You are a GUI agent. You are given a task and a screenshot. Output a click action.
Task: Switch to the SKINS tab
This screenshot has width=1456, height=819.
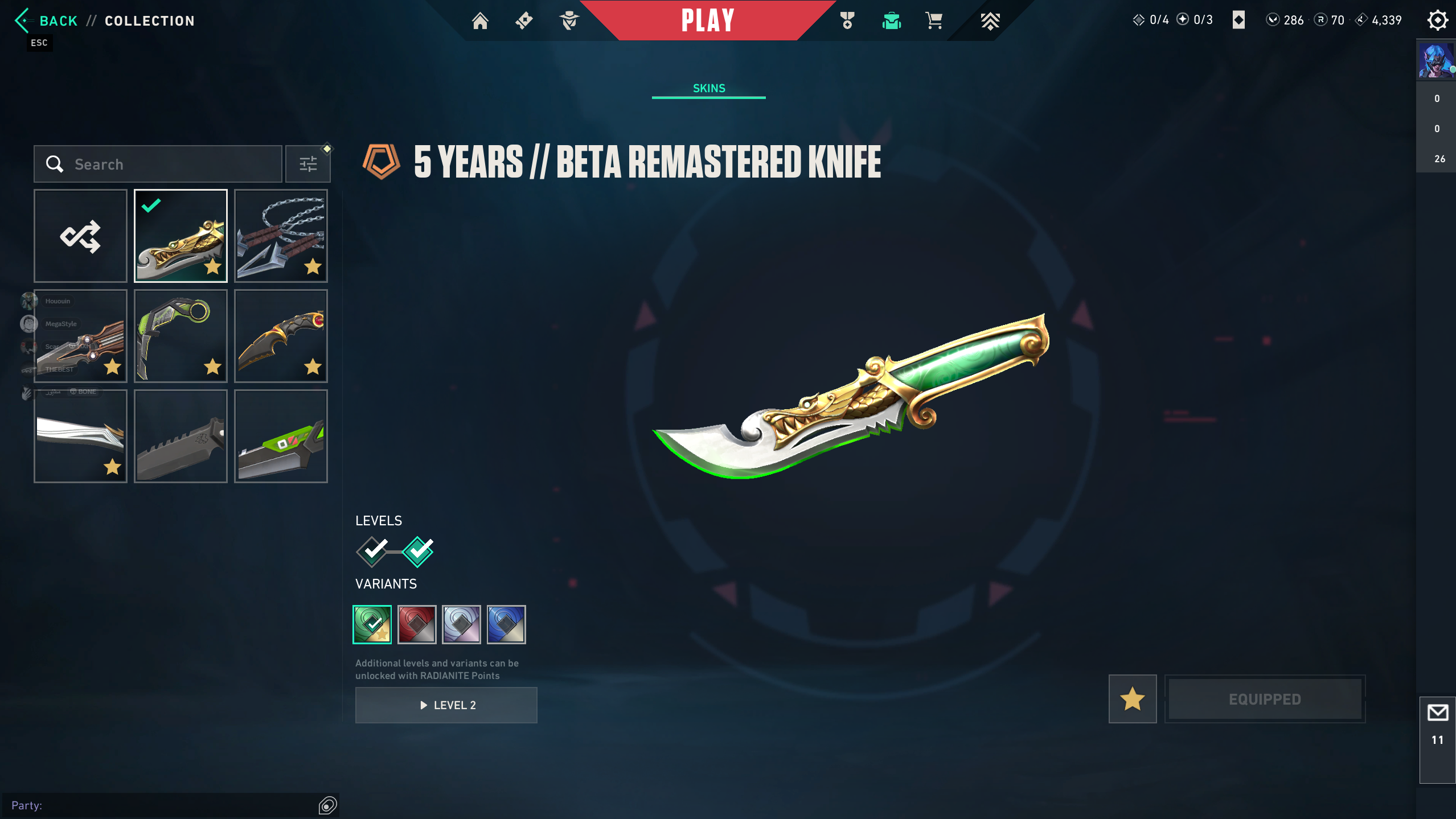[x=709, y=88]
